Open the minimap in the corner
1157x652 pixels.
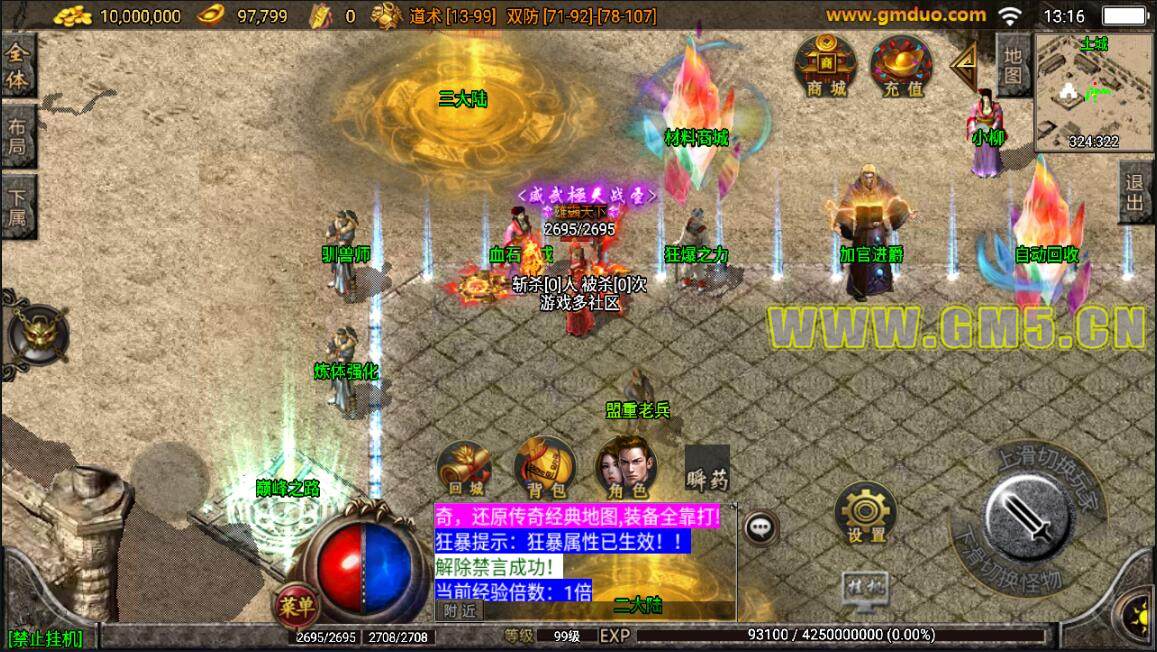[1094, 92]
